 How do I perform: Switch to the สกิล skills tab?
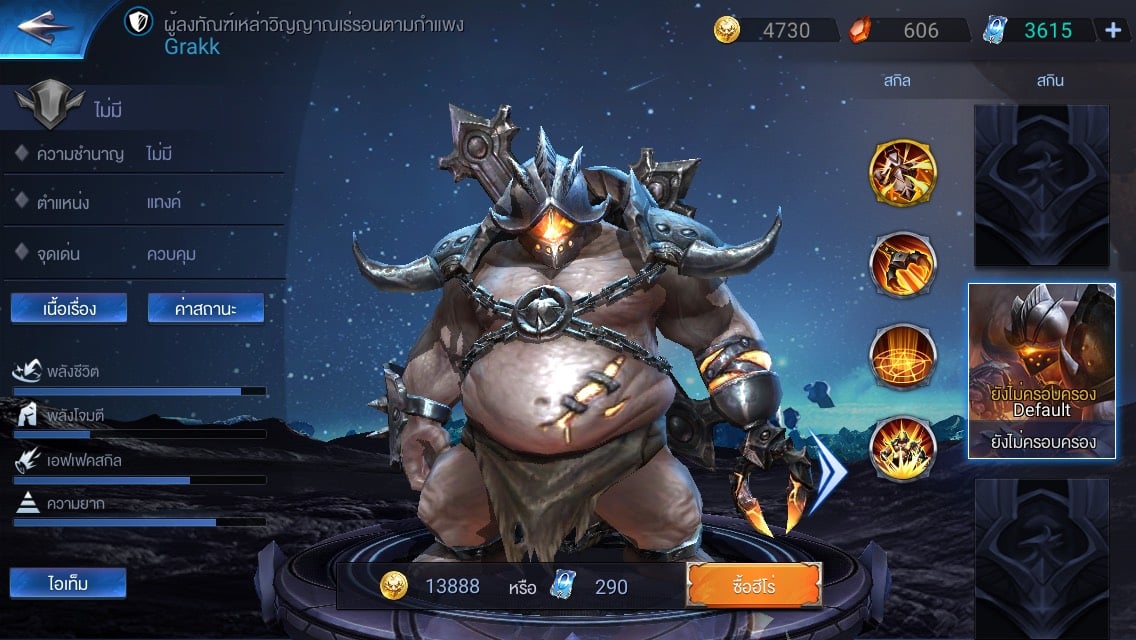(x=896, y=81)
